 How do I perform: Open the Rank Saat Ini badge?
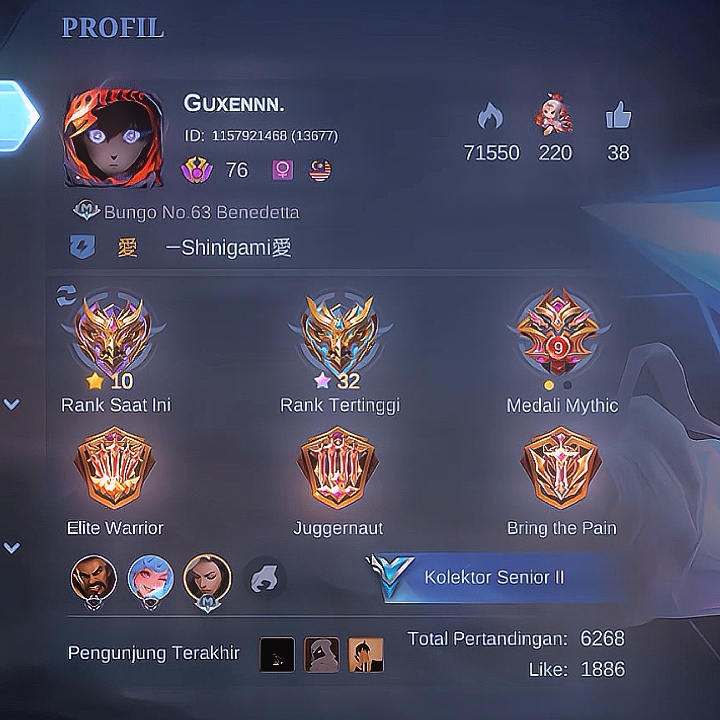[111, 335]
